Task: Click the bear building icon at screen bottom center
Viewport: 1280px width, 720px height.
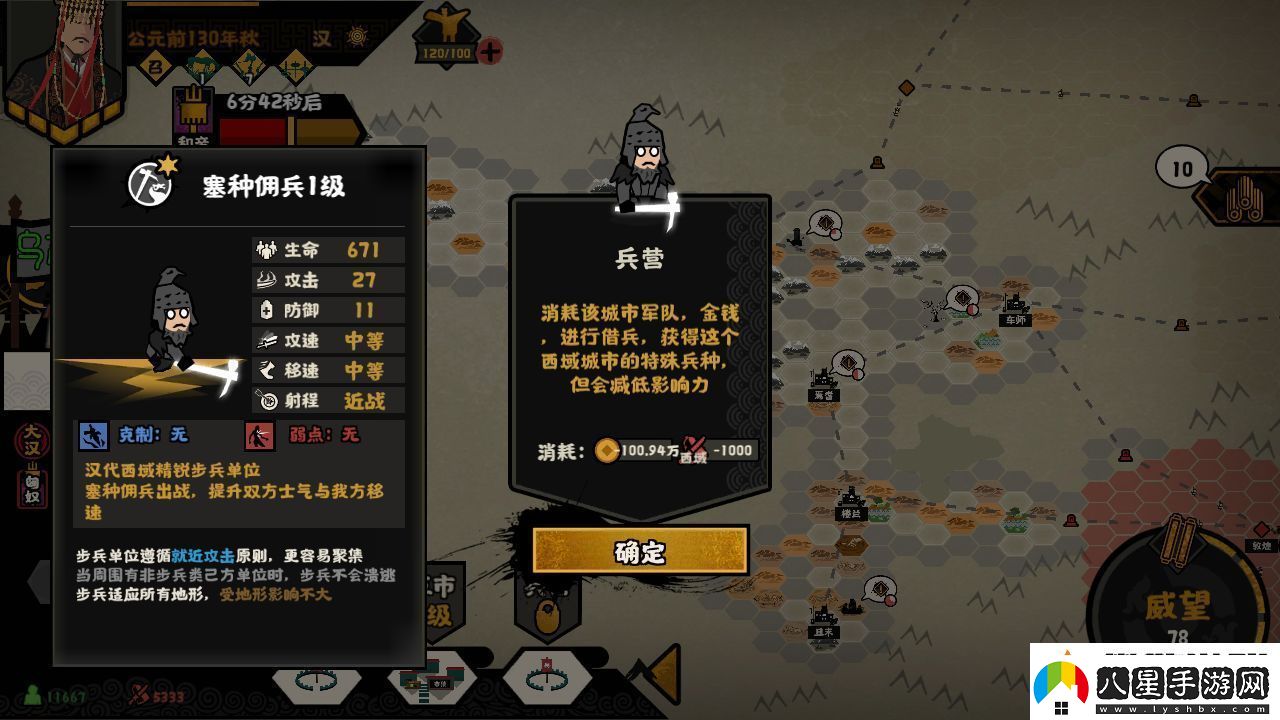Action: coord(546,612)
